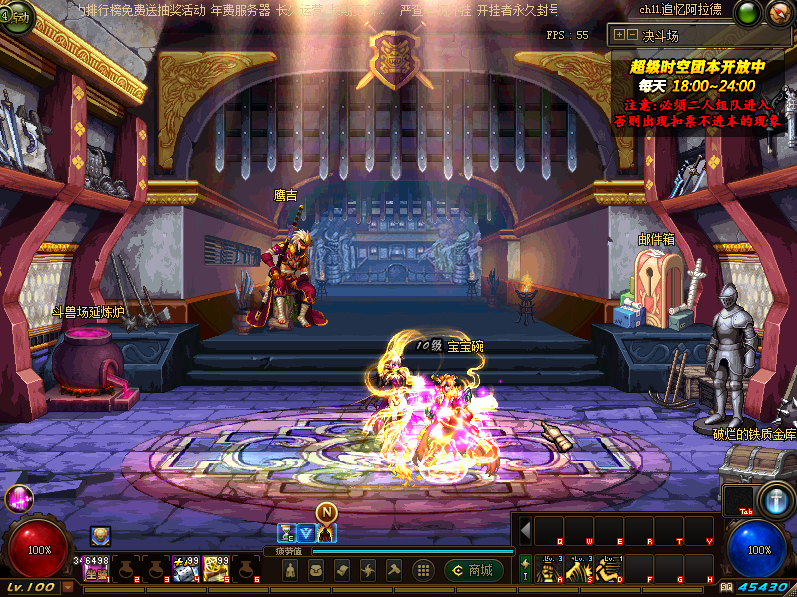Viewport: 797px width, 597px height.
Task: Open the character info menu icon
Action: 290,570
